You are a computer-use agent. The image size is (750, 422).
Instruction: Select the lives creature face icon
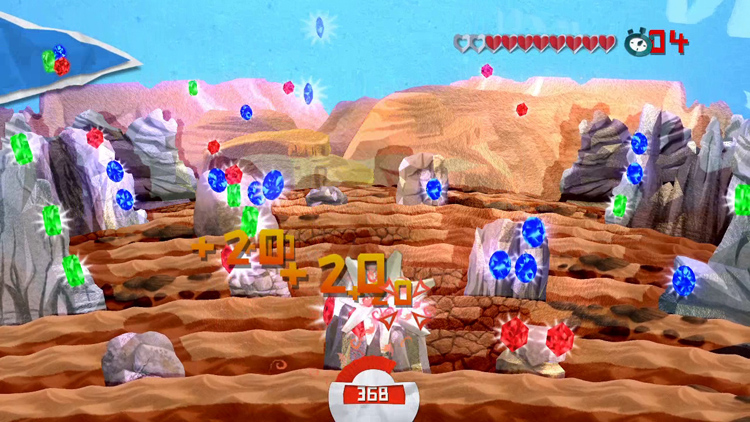point(635,42)
